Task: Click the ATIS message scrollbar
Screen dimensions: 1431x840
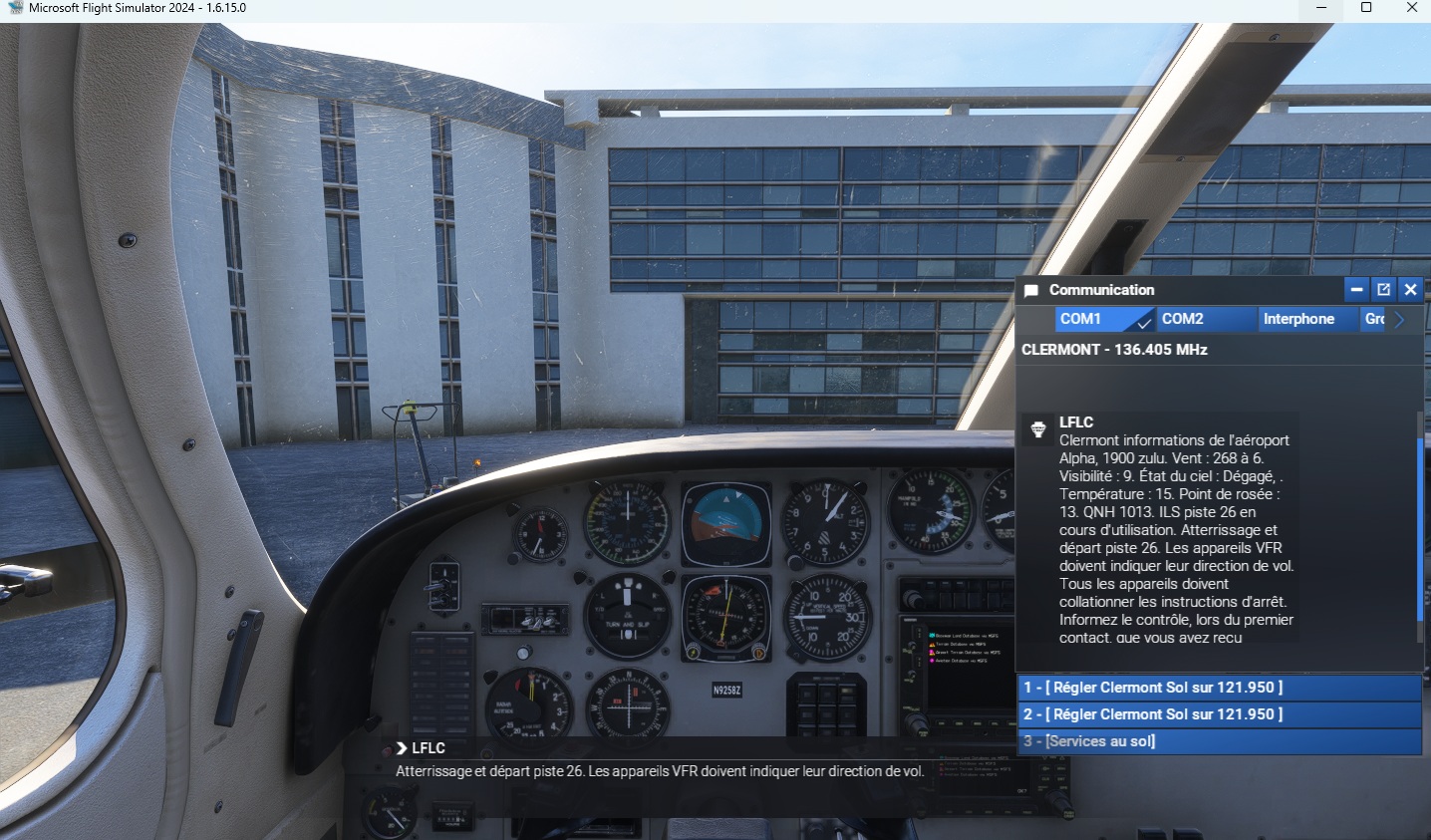Action: pyautogui.click(x=1419, y=528)
